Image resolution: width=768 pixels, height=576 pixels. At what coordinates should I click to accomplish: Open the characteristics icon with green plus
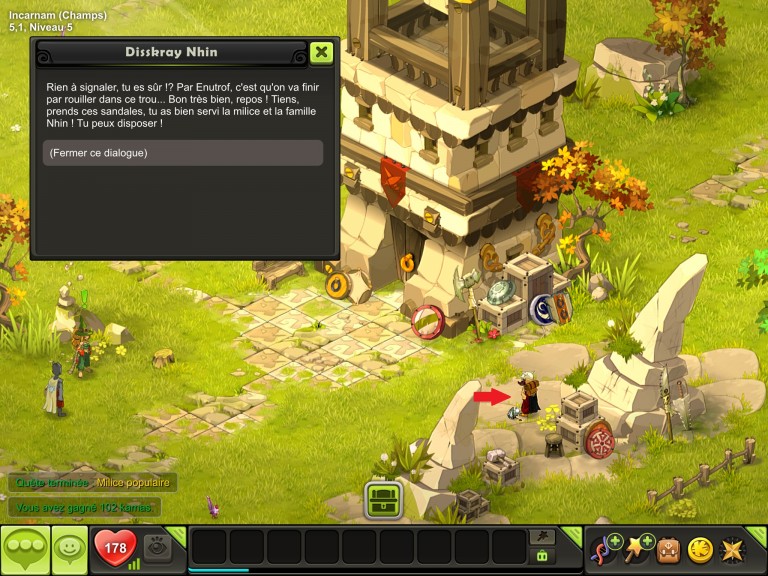pyautogui.click(x=606, y=549)
